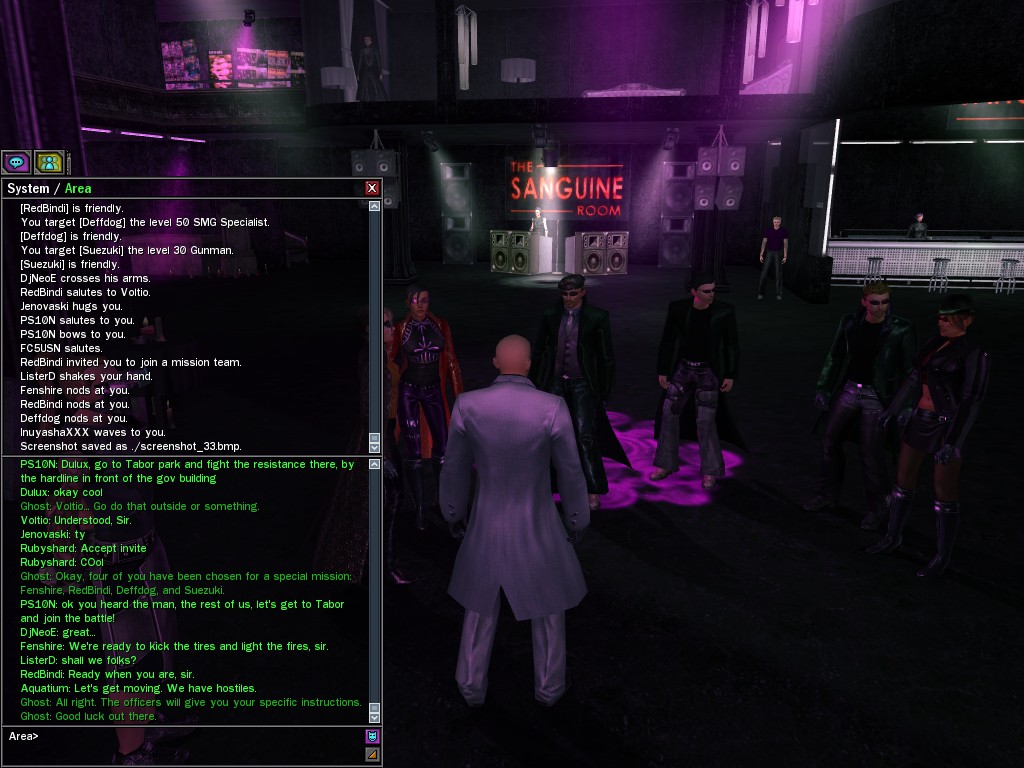Open the team members icon
The image size is (1024, 768).
point(49,162)
